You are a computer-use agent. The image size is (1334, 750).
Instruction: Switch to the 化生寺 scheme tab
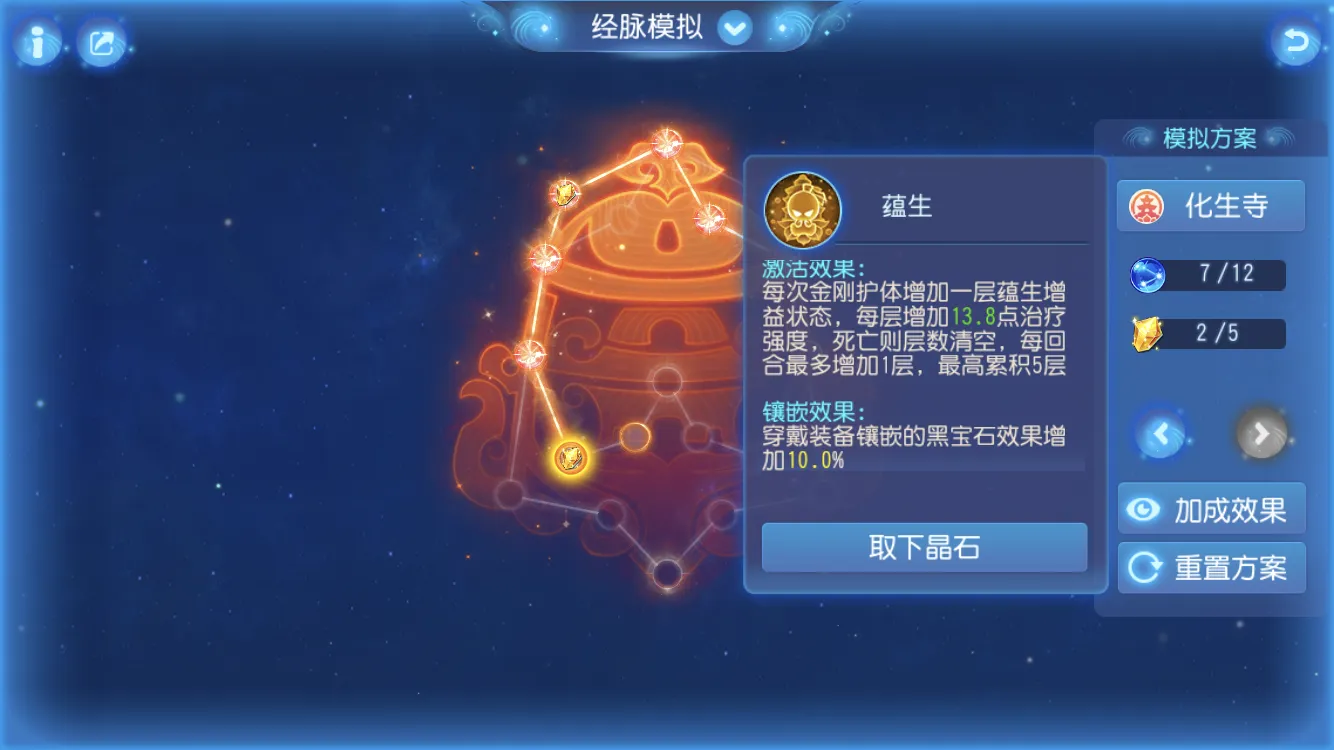[x=1211, y=205]
